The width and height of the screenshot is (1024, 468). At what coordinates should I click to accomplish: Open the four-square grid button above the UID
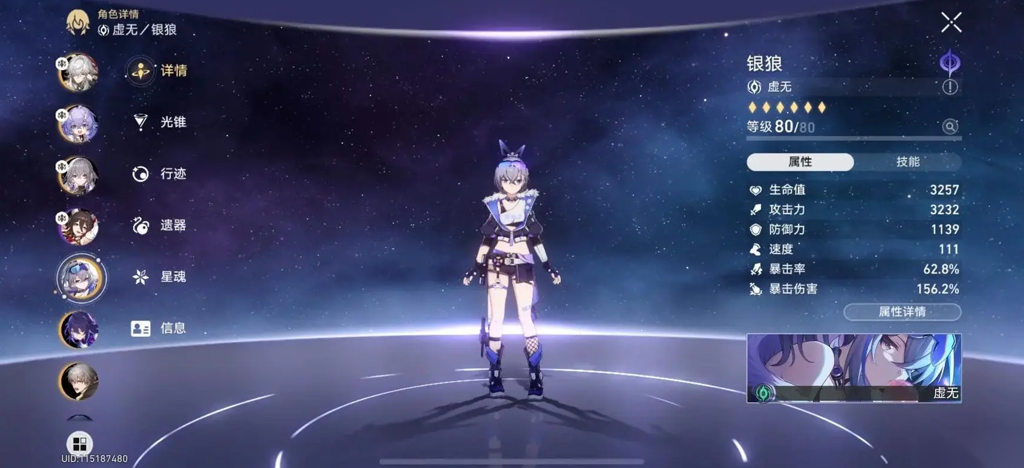(x=79, y=443)
